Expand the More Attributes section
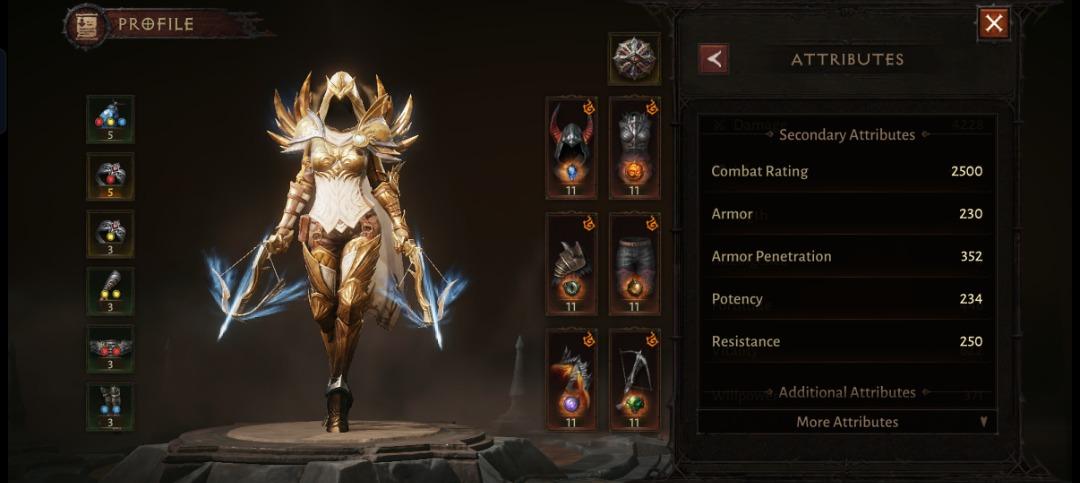 pyautogui.click(x=847, y=422)
